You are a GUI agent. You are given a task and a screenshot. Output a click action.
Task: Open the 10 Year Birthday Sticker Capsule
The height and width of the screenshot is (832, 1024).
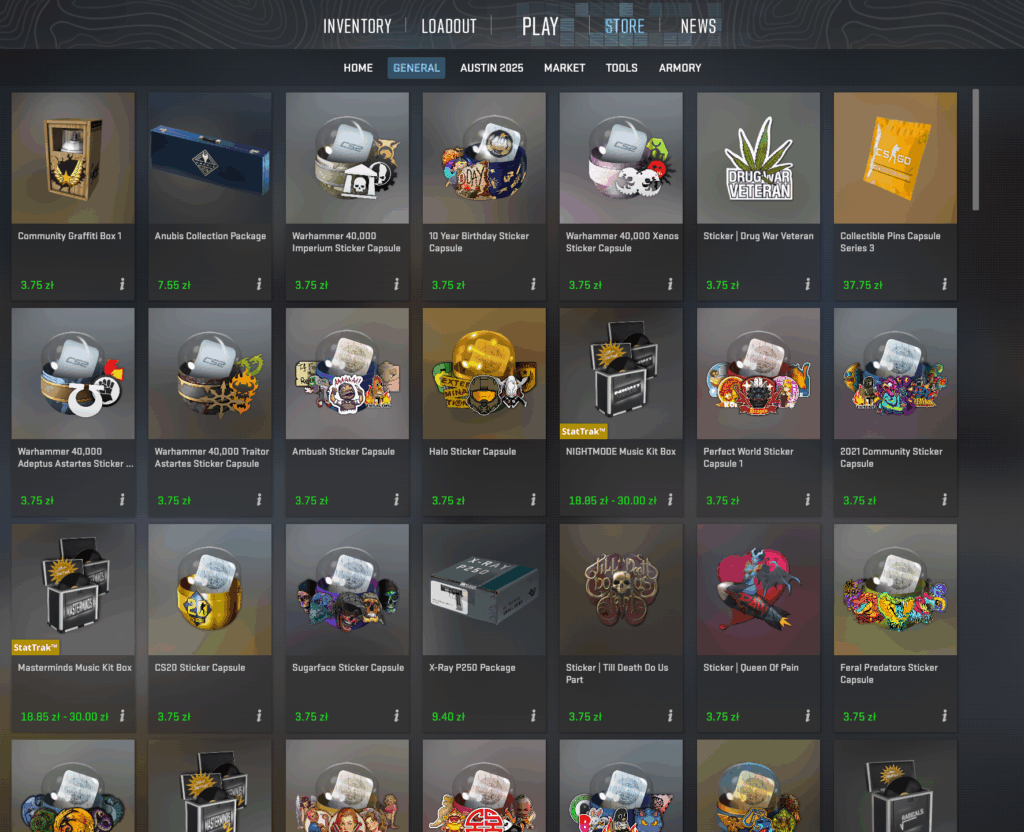(484, 158)
